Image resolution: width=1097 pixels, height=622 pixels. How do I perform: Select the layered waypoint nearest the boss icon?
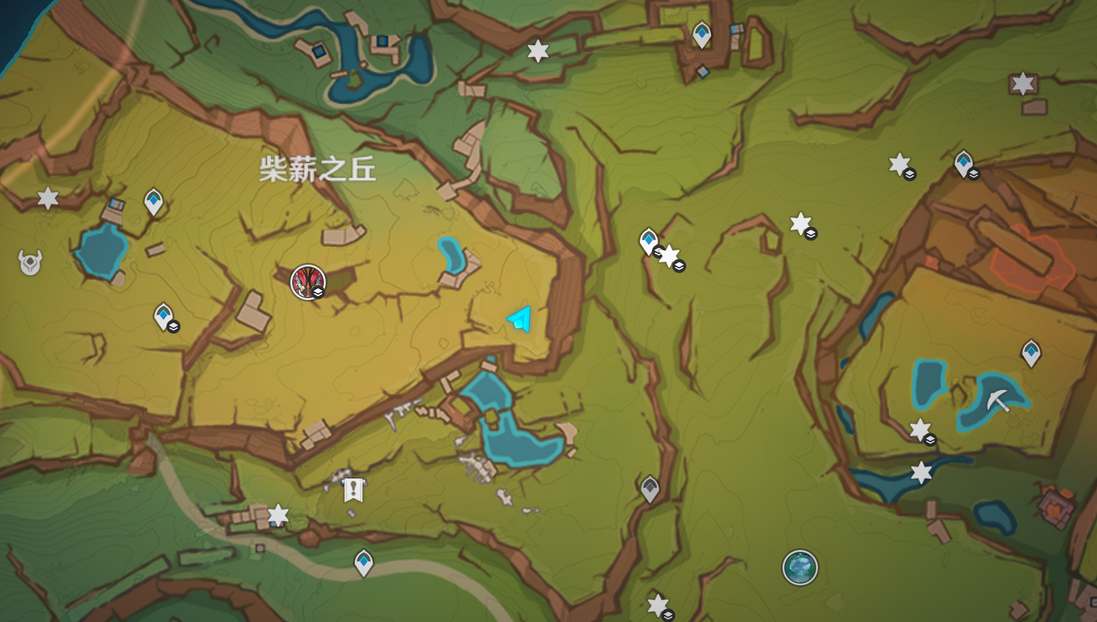[163, 316]
